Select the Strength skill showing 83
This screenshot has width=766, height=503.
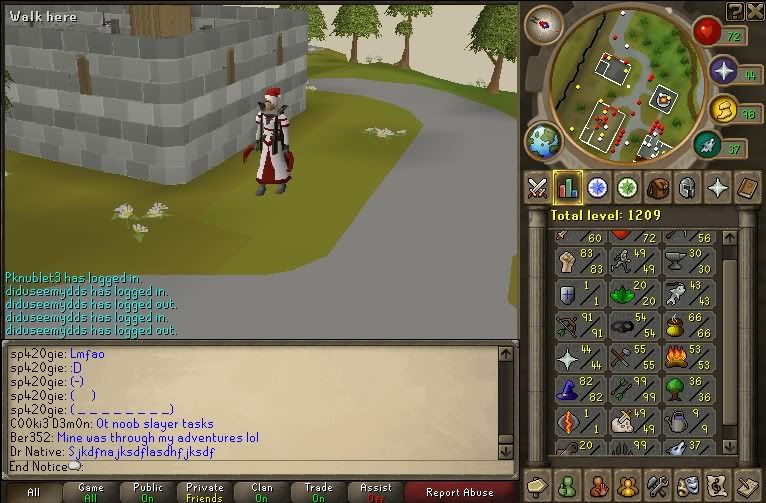tap(578, 262)
